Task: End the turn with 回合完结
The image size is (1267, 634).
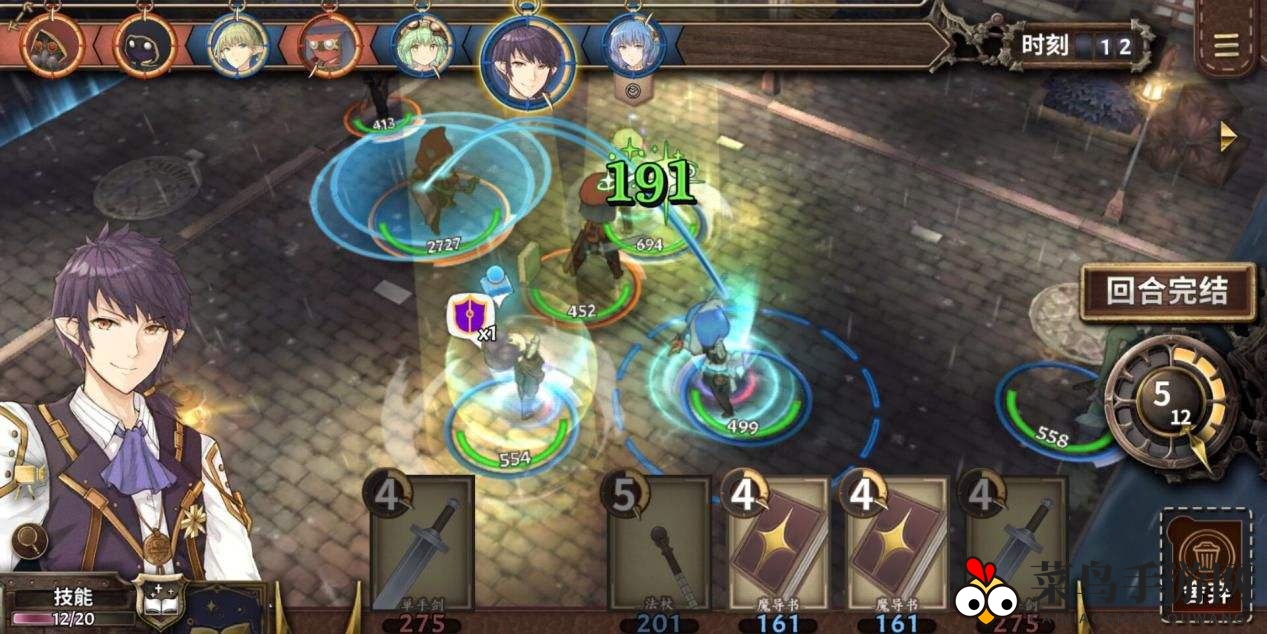Action: 1166,290
